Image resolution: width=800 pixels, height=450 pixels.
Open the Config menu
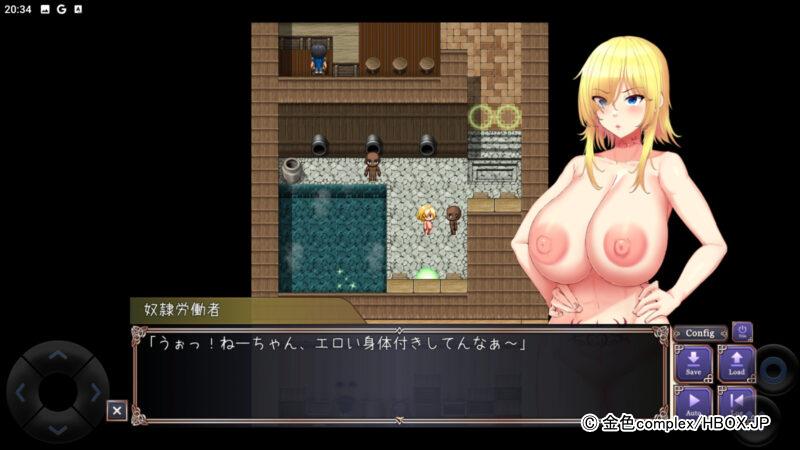699,333
